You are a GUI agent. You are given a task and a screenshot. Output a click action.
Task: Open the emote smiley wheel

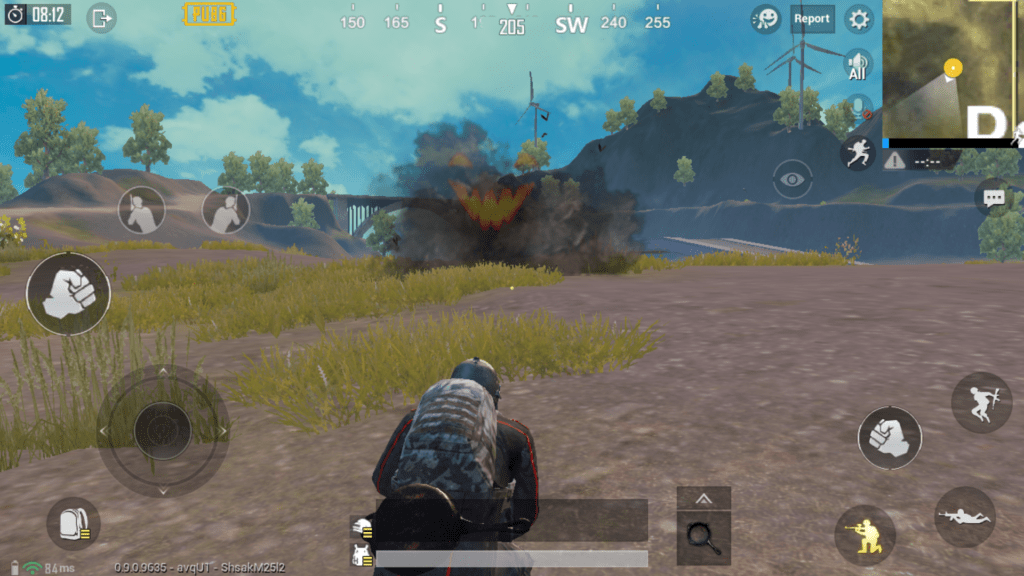(766, 19)
